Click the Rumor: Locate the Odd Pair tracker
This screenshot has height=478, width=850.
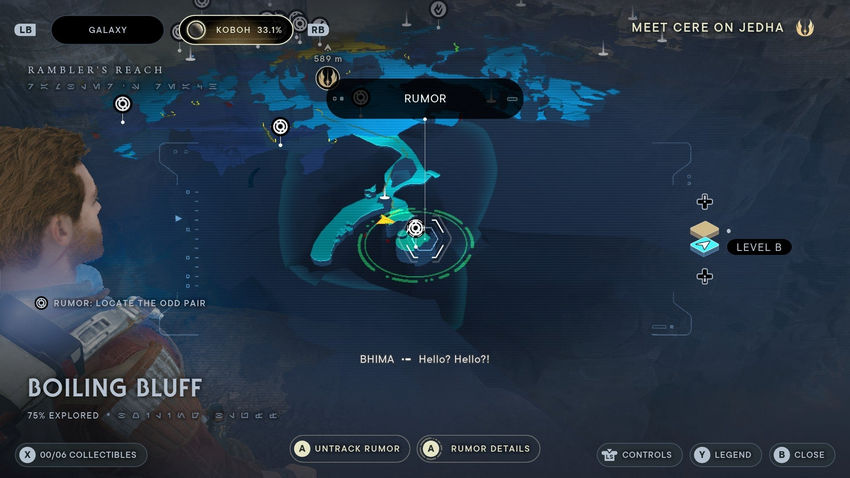tap(121, 302)
